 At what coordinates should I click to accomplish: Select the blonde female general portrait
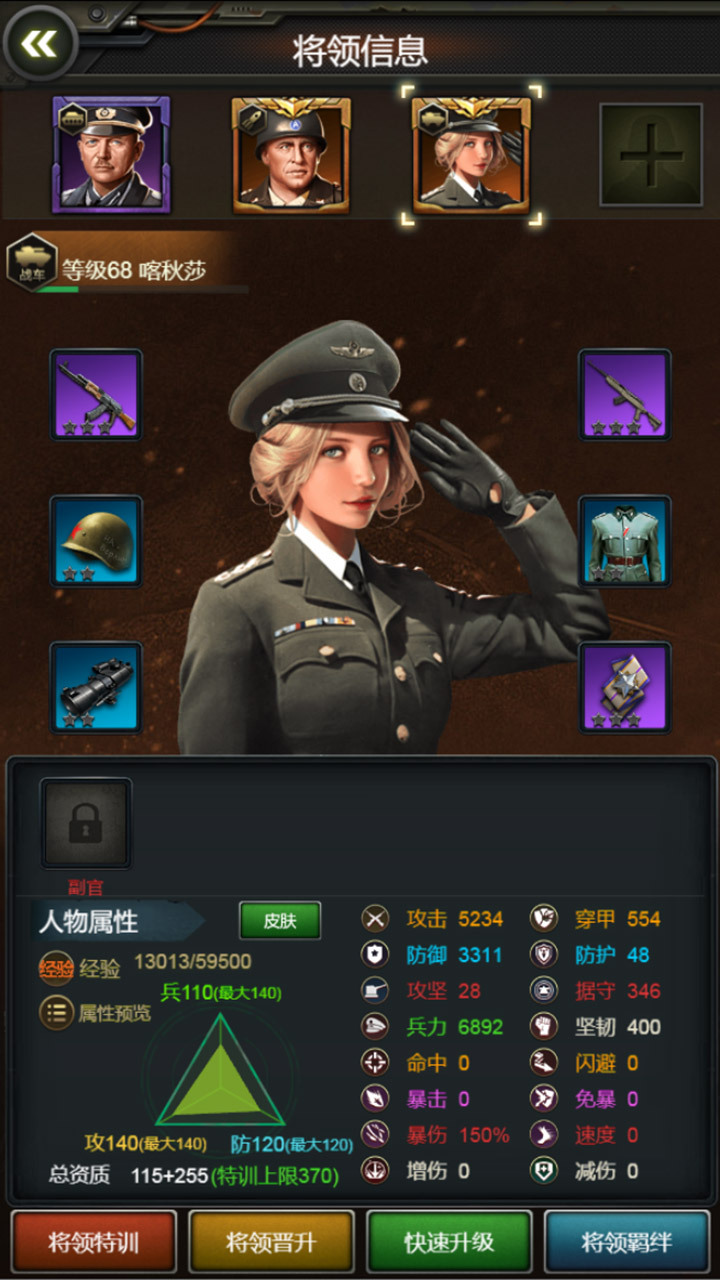[471, 155]
